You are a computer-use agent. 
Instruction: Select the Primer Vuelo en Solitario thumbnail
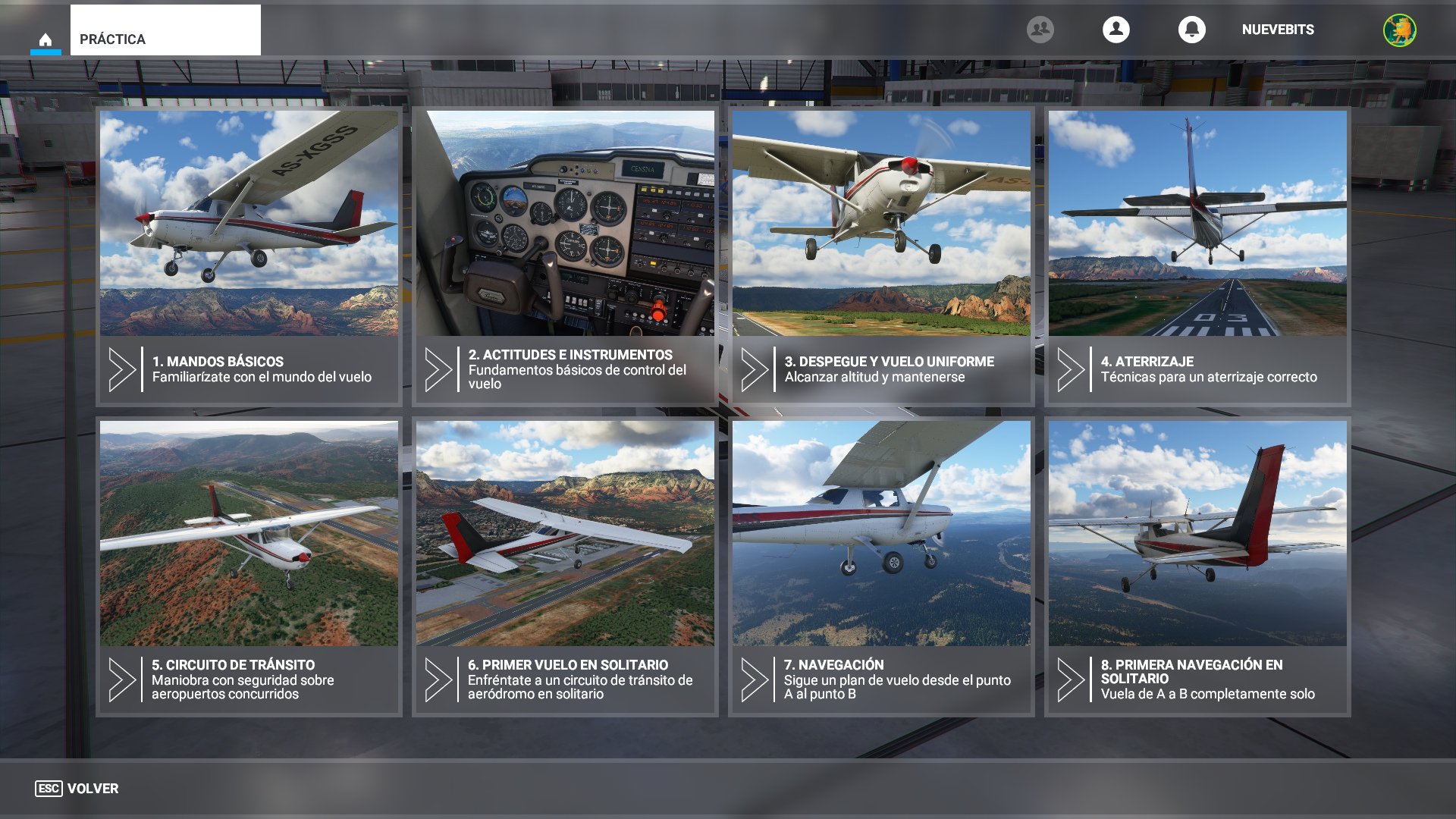point(566,531)
